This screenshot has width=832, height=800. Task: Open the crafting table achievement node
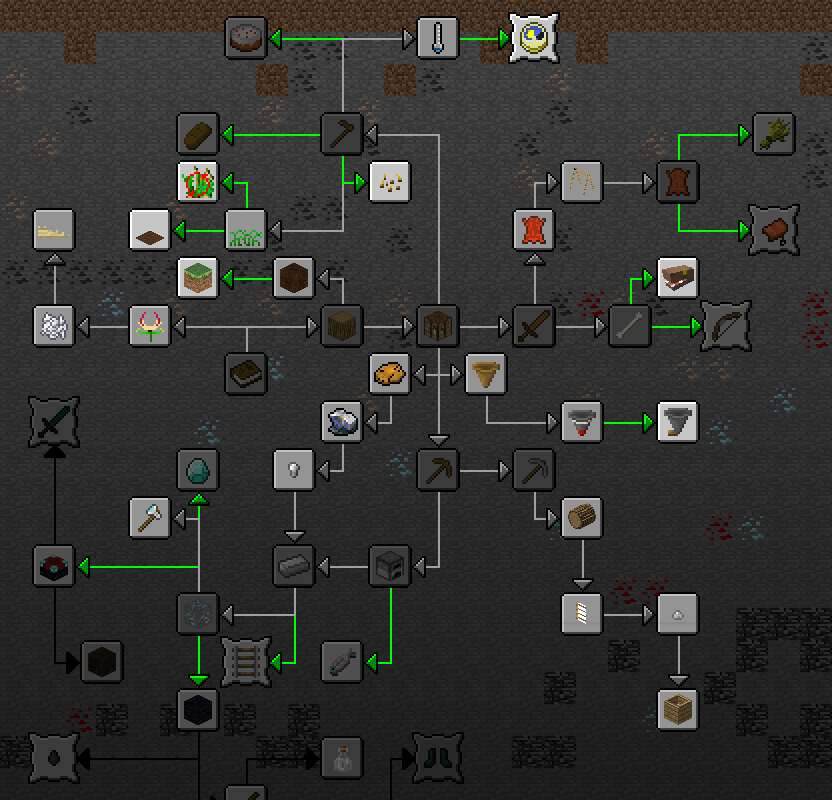pyautogui.click(x=437, y=326)
